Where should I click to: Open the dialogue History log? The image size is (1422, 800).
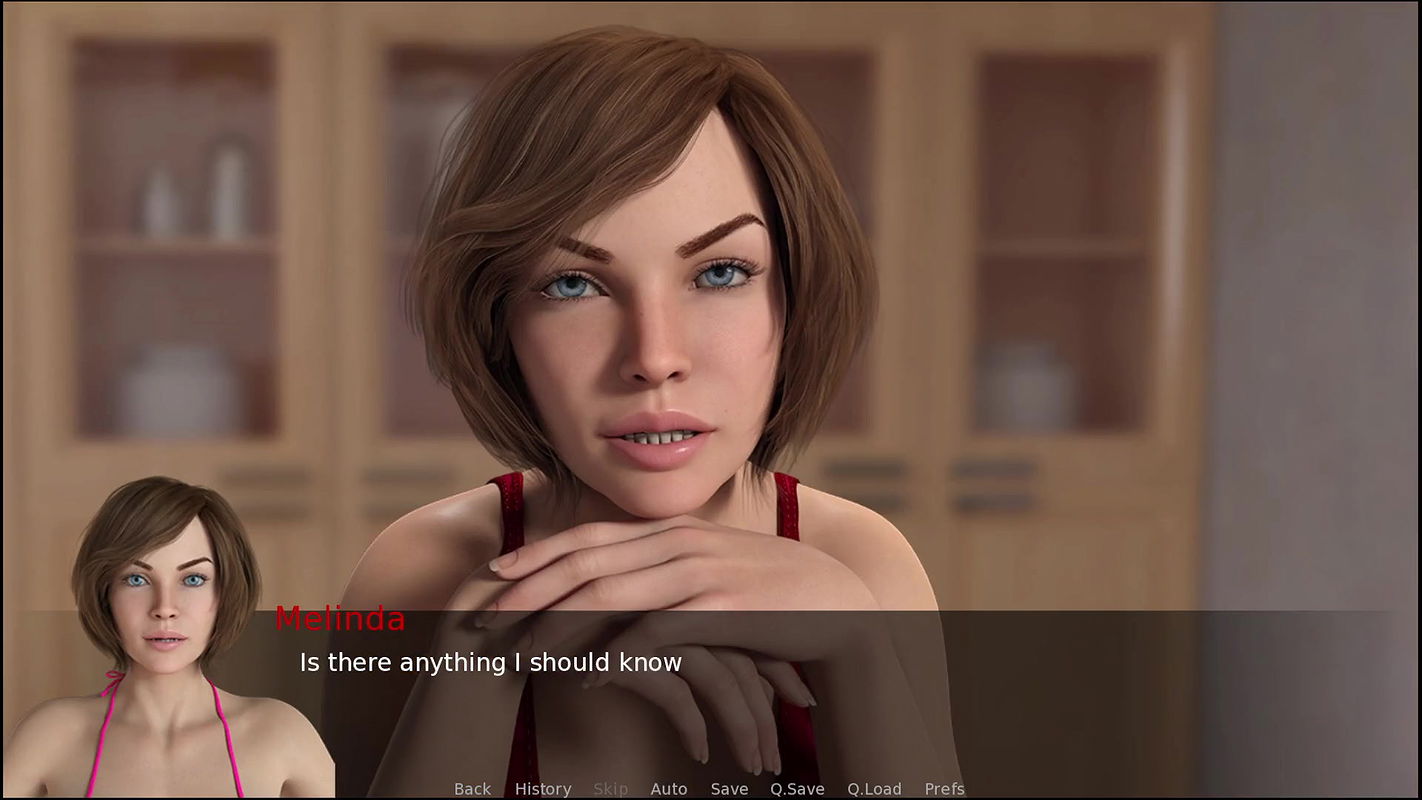tap(543, 789)
